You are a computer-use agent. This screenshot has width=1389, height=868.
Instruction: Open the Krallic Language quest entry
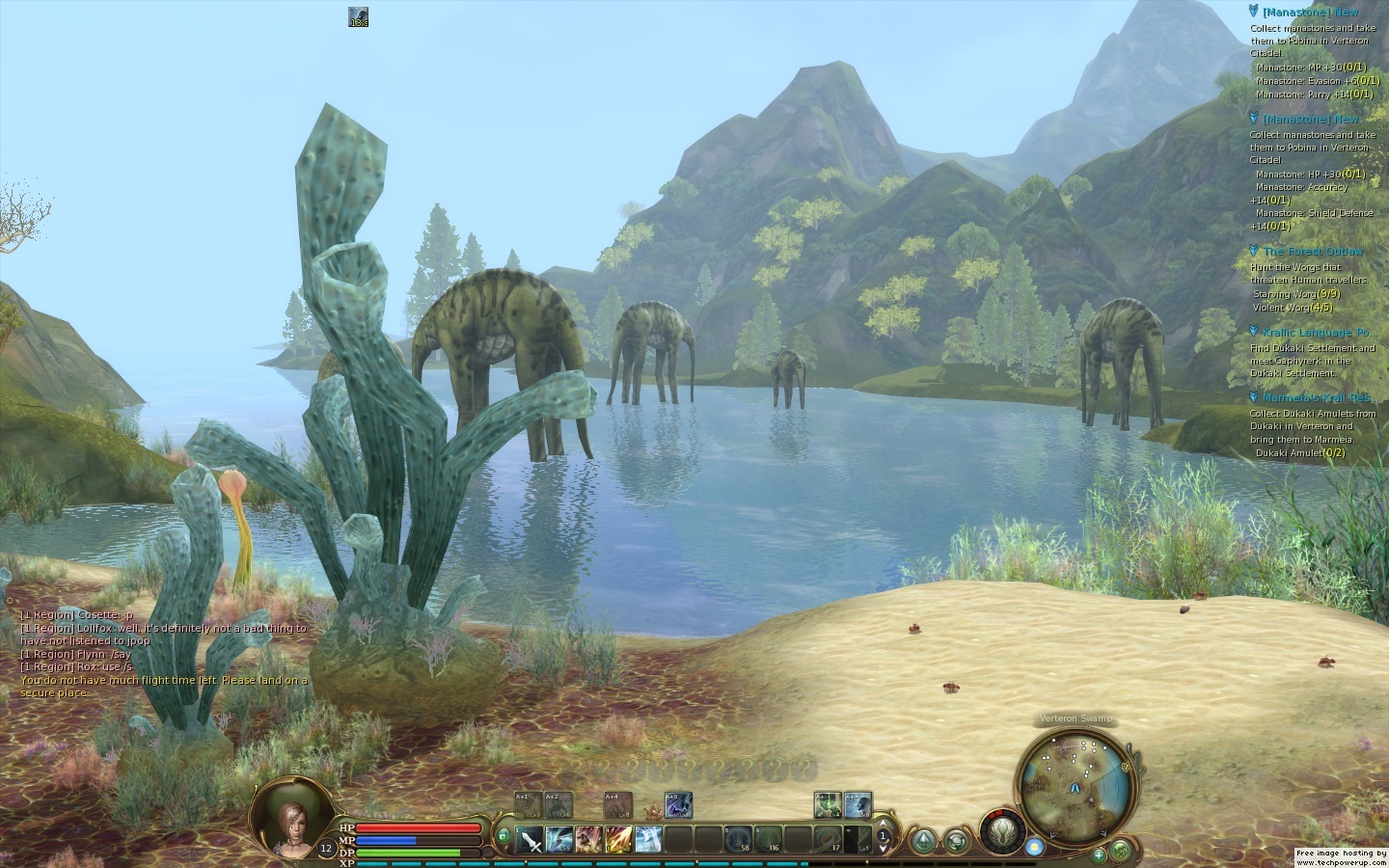click(1316, 333)
